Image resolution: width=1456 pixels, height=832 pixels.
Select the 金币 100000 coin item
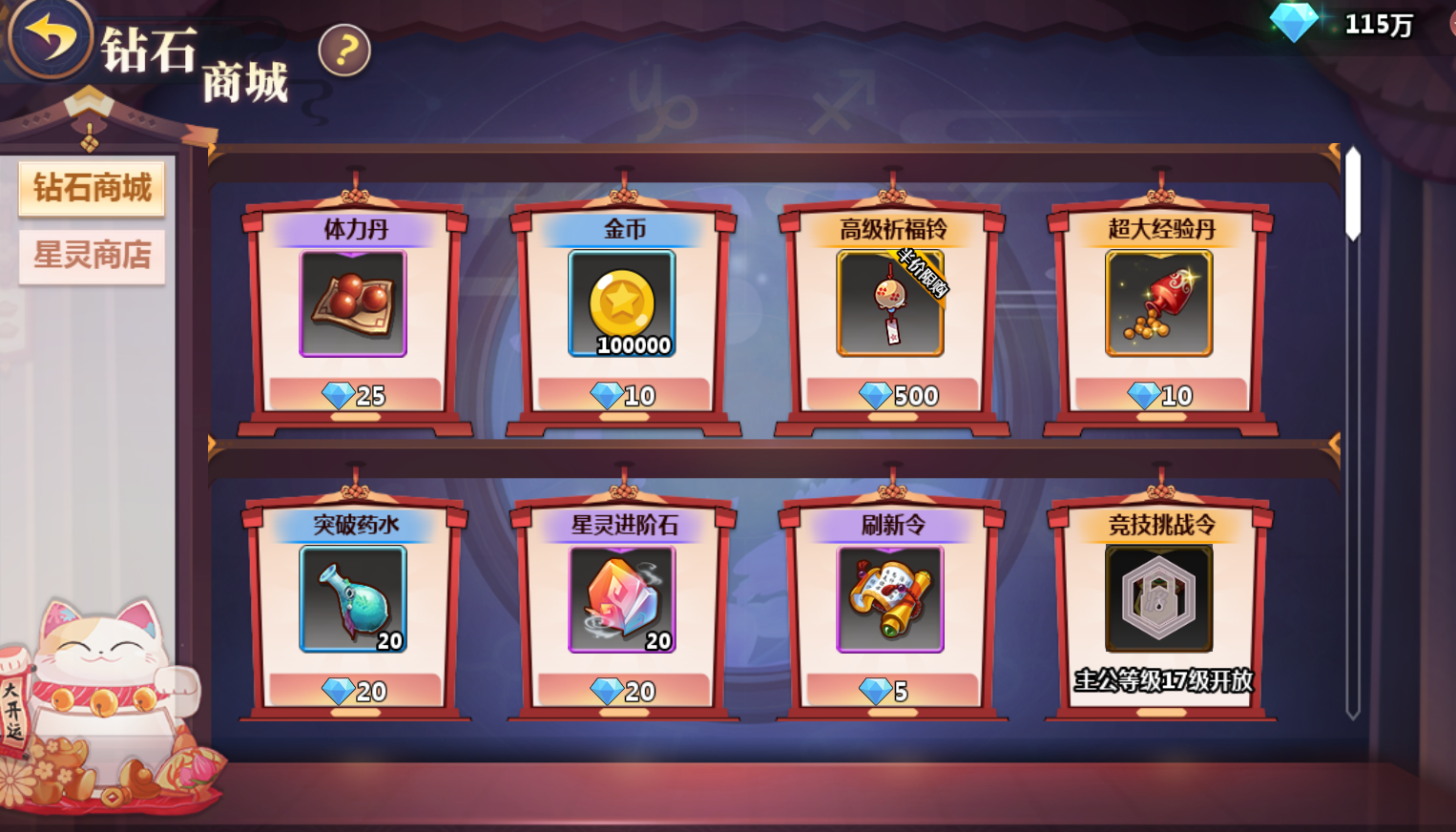tap(622, 303)
